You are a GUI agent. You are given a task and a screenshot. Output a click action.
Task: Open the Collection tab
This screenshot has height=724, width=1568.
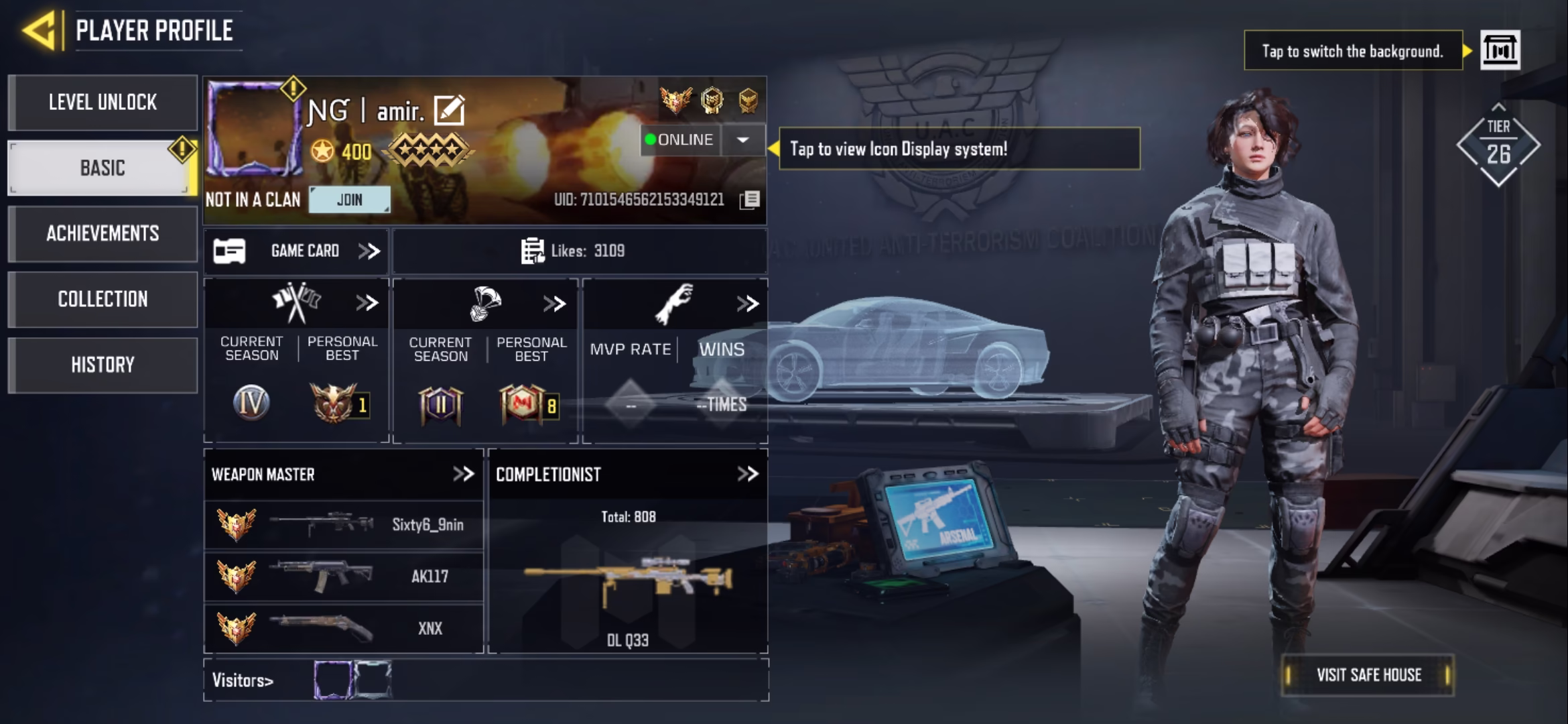click(103, 299)
